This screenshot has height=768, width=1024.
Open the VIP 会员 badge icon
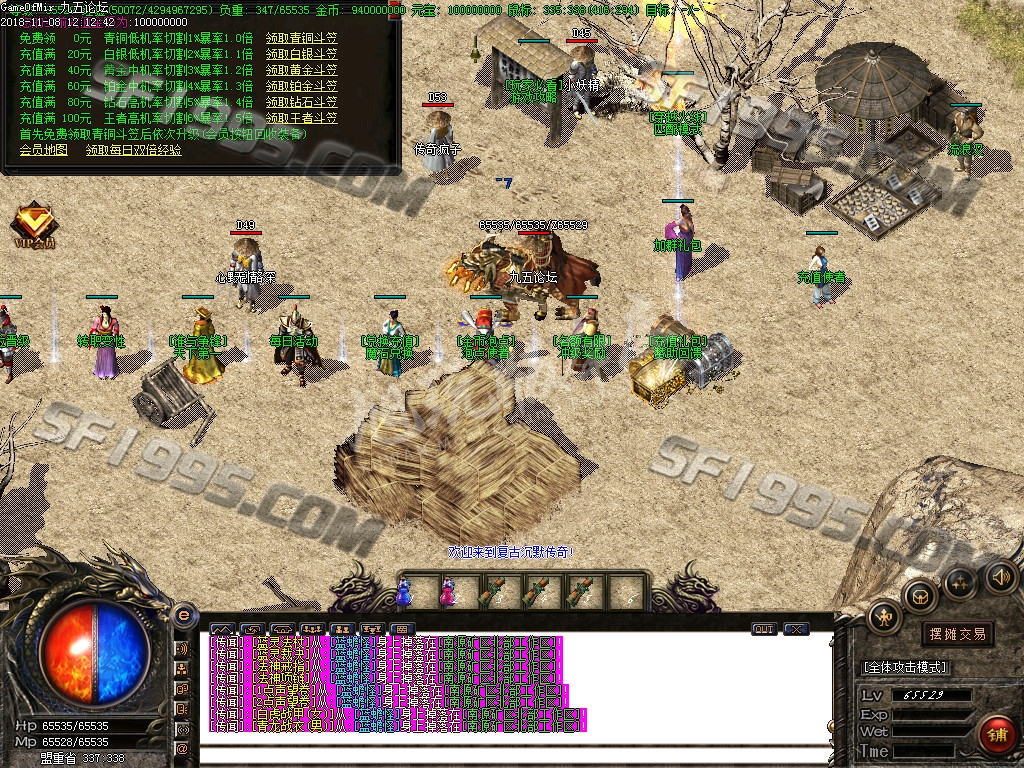[33, 226]
